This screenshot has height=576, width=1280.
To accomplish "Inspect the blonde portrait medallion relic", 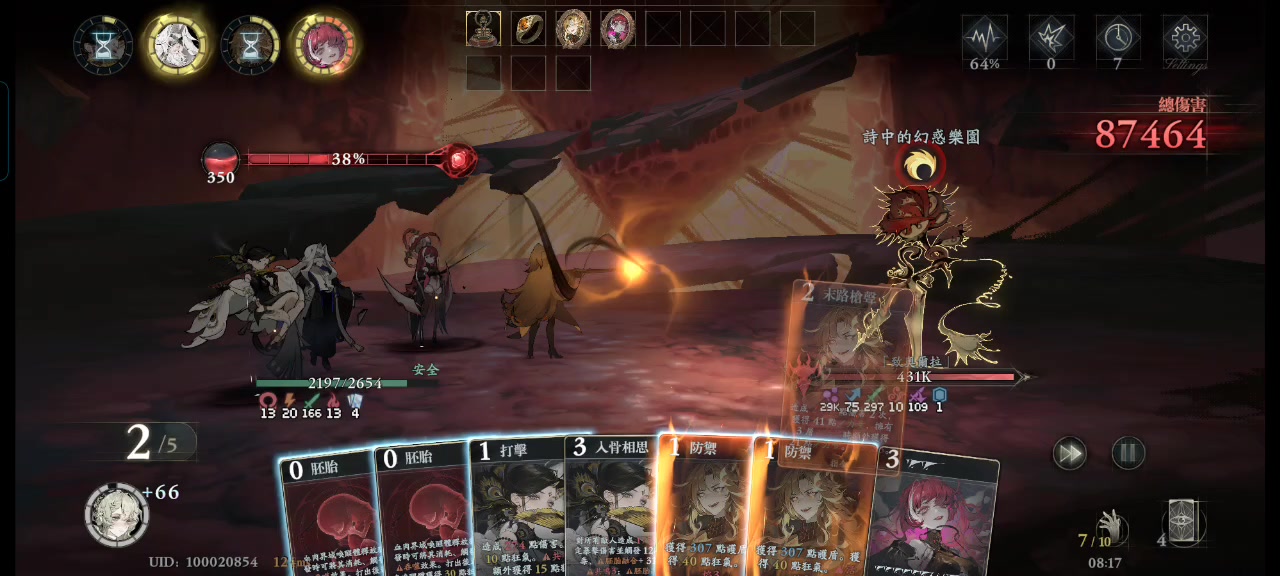I will pos(573,28).
